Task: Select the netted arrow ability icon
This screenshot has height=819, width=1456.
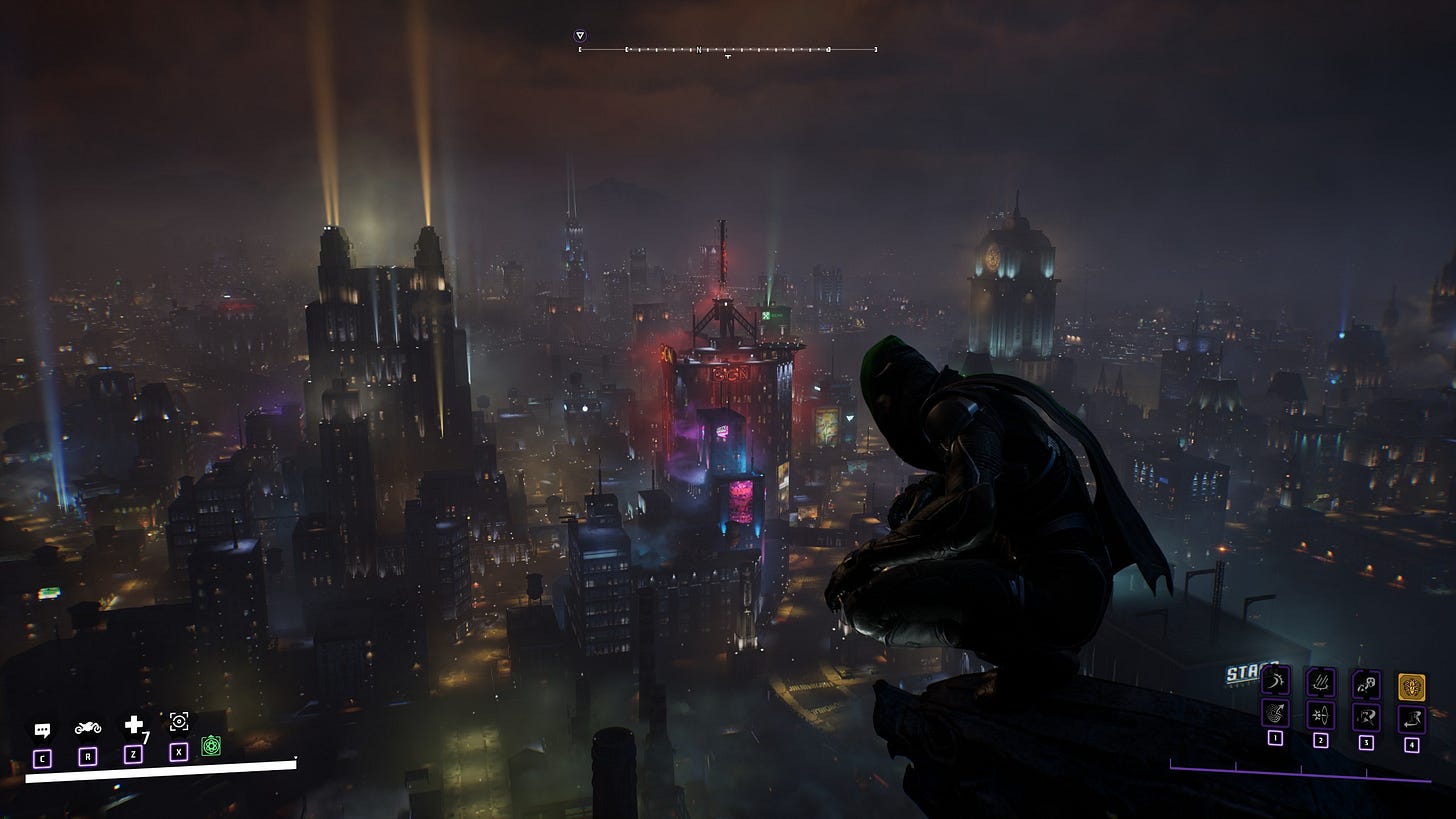Action: [x=1275, y=715]
